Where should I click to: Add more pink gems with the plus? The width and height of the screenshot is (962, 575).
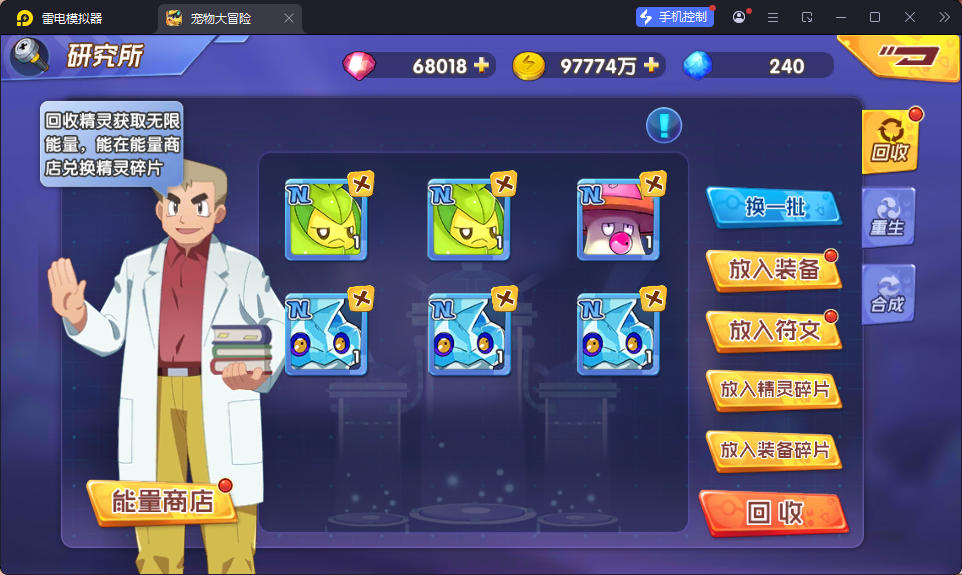coord(482,66)
